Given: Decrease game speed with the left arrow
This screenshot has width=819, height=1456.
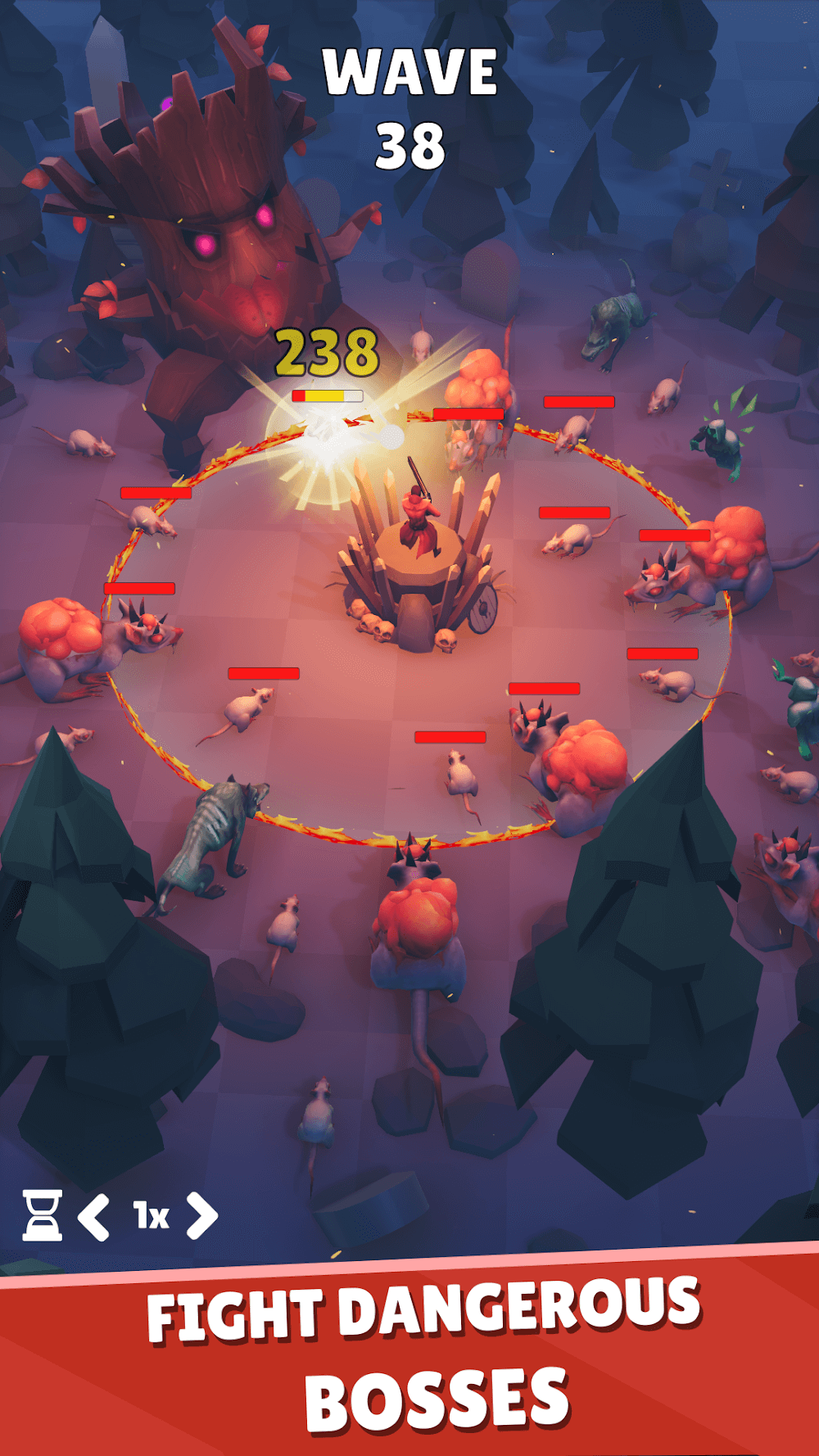Looking at the screenshot, I should click(94, 1216).
